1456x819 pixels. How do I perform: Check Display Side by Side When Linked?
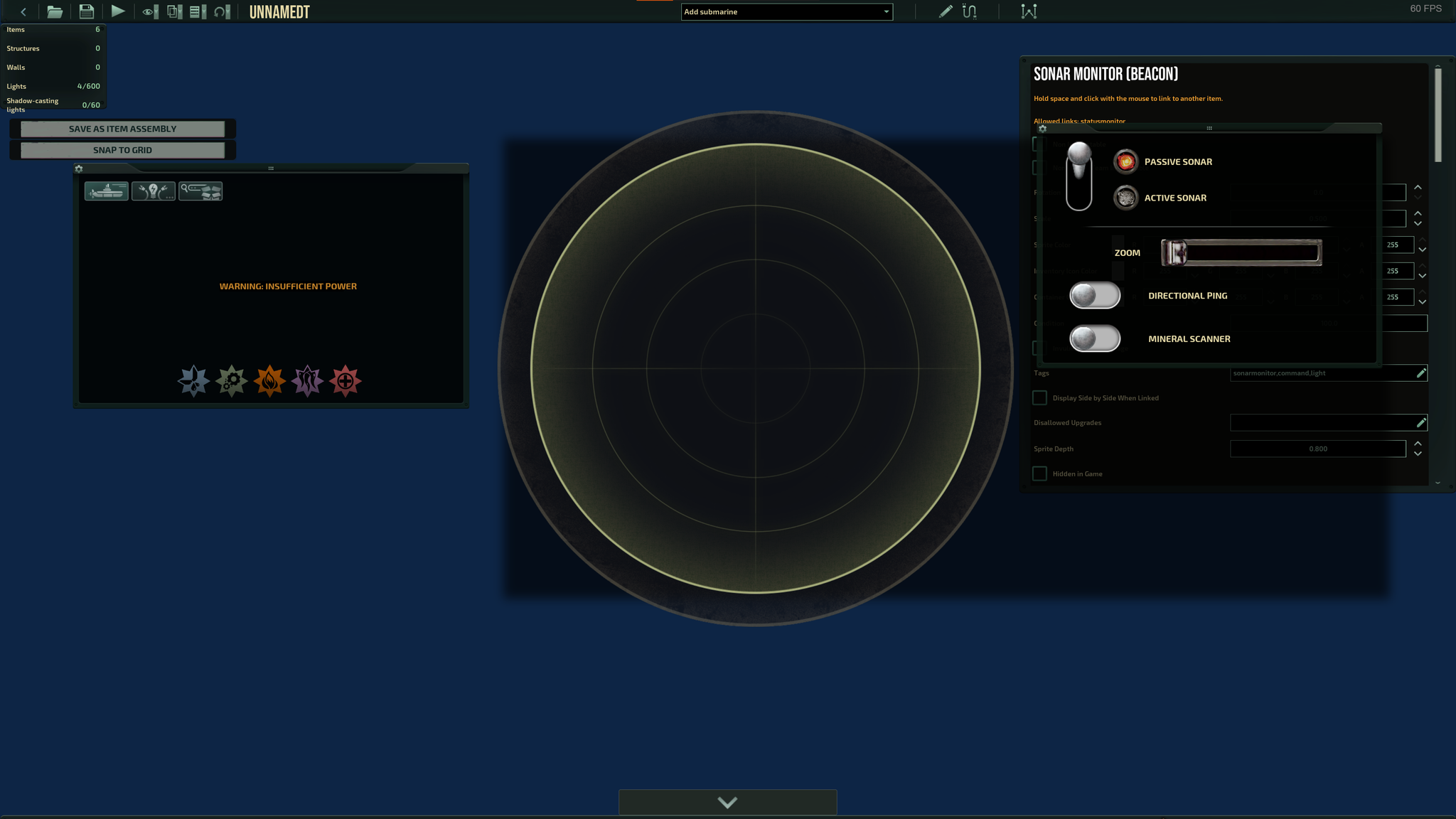point(1039,397)
